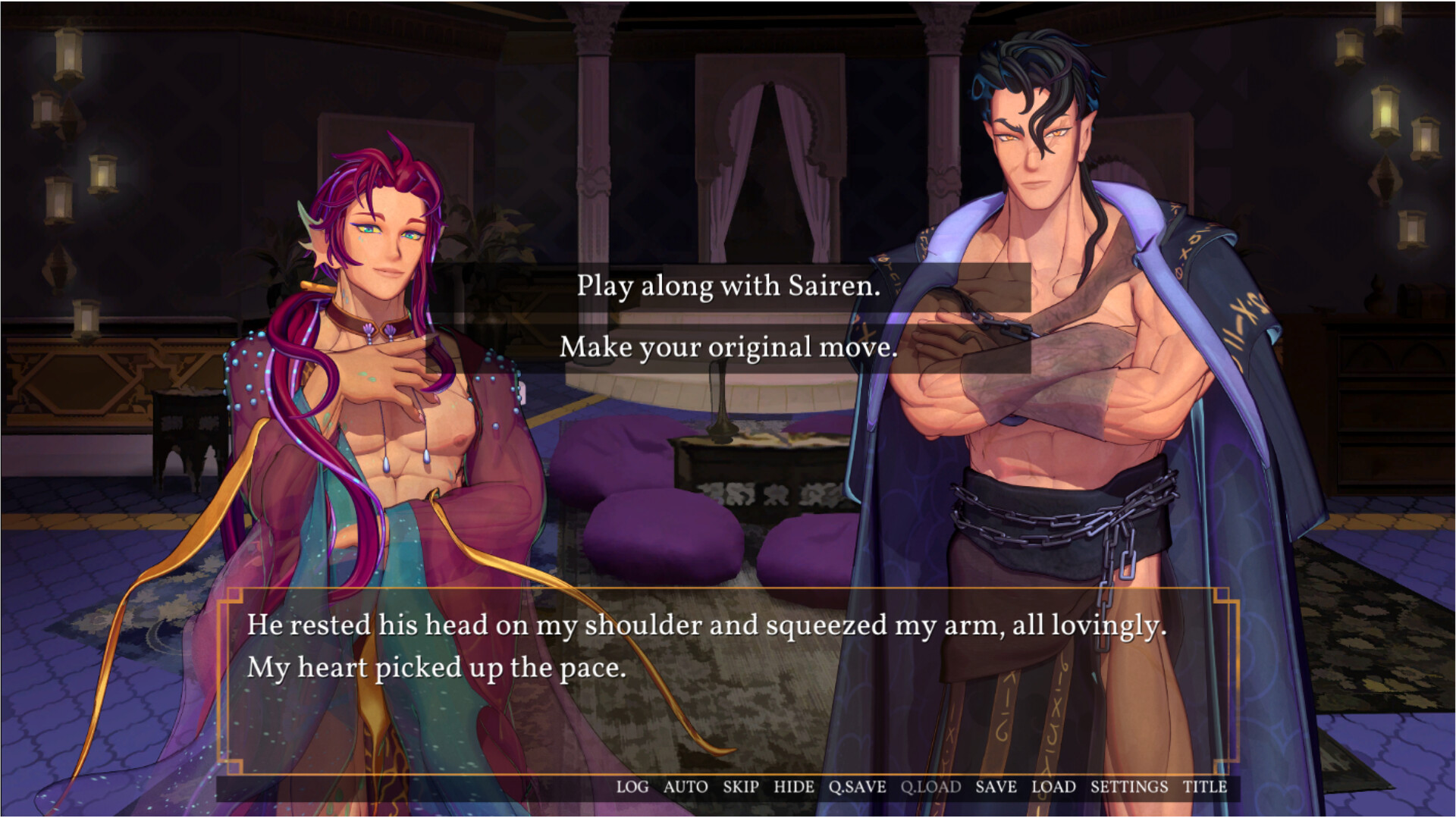Open the dialogue LOG history
The width and height of the screenshot is (1456, 818).
(x=632, y=787)
